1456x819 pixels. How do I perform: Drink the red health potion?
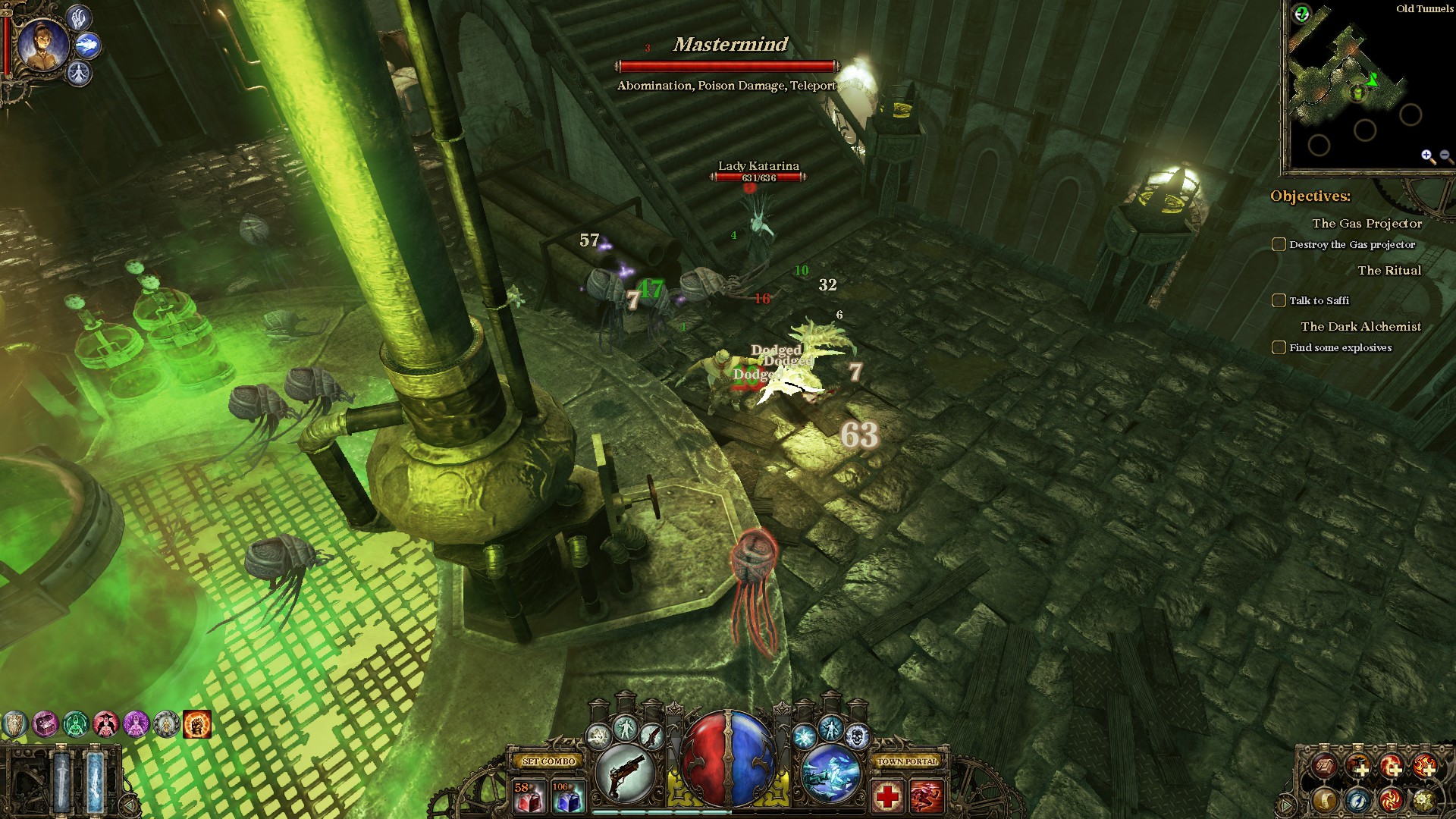point(529,797)
